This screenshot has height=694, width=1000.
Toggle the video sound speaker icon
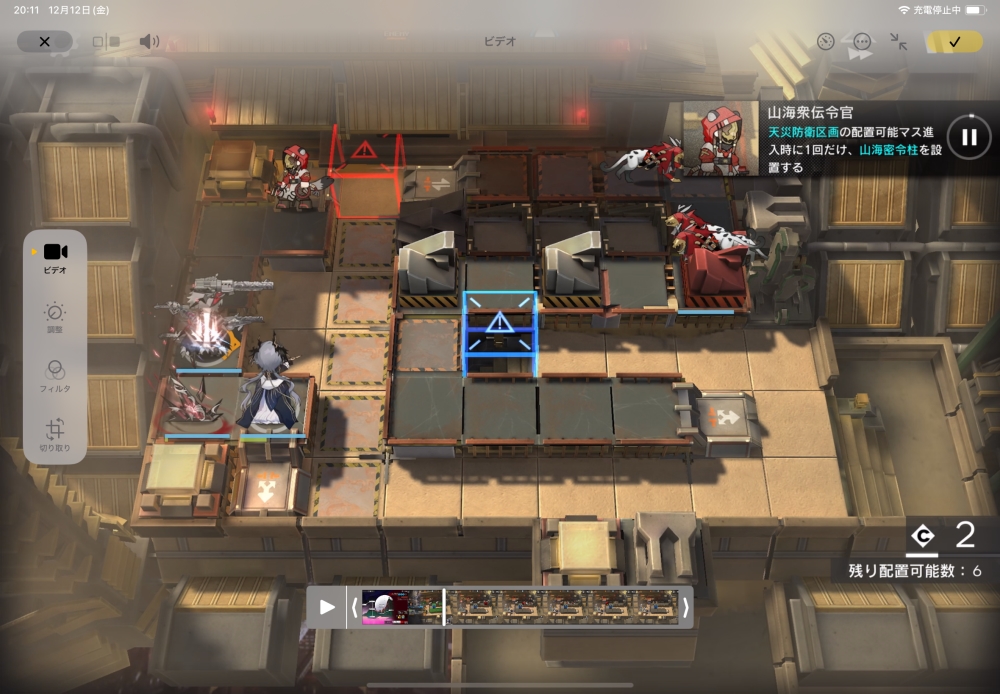(x=149, y=41)
